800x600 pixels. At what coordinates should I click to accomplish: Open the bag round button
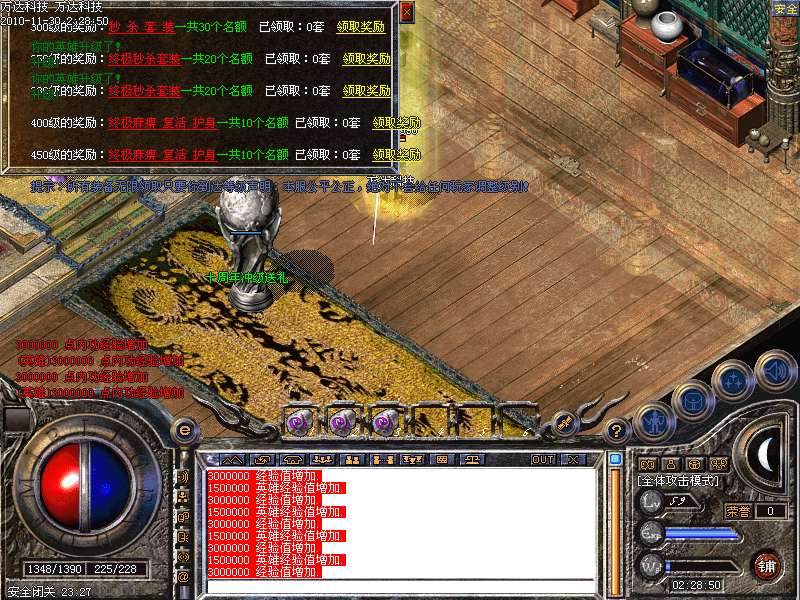pos(692,400)
